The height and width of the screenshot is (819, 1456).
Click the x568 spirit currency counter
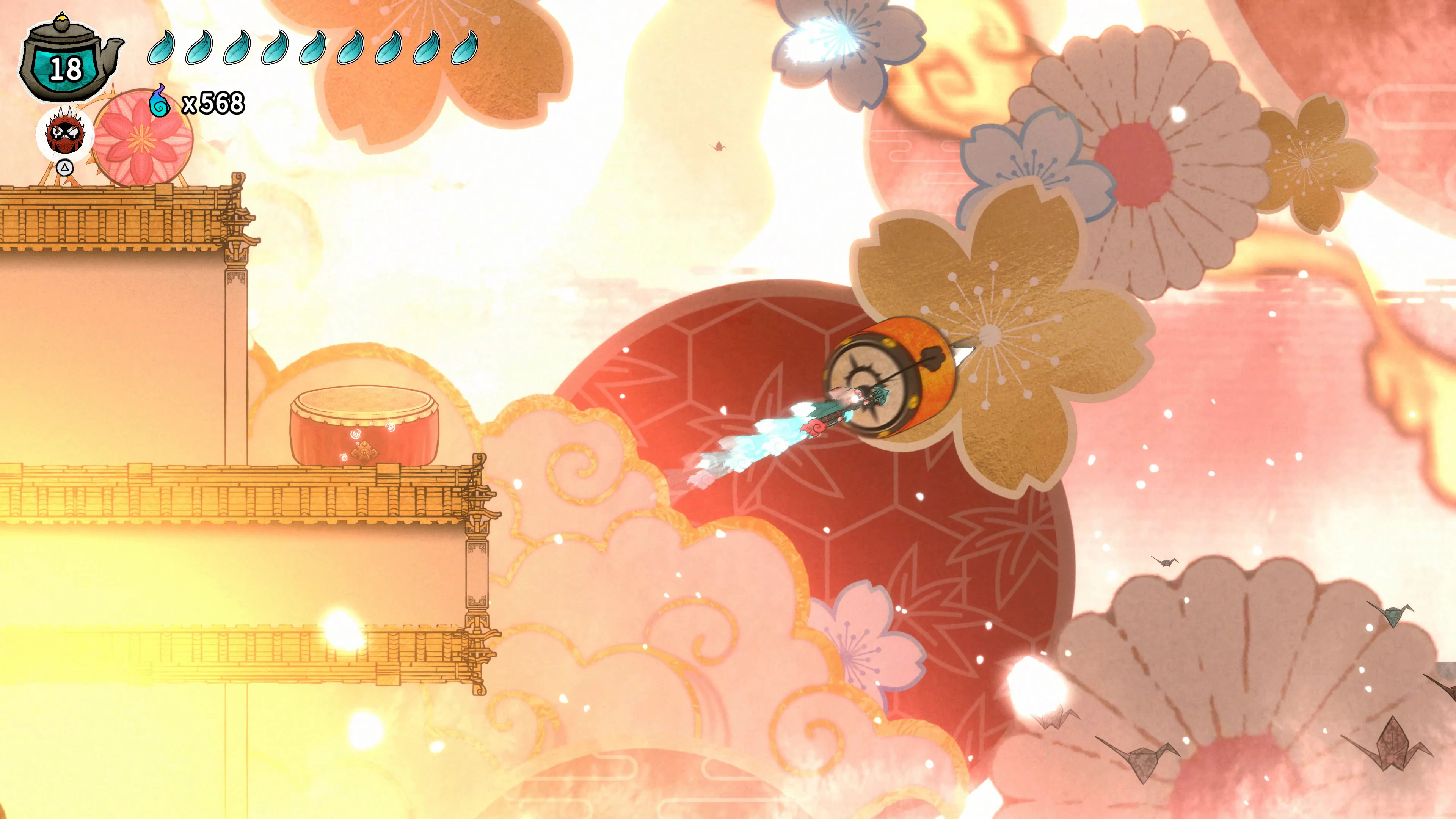click(213, 104)
